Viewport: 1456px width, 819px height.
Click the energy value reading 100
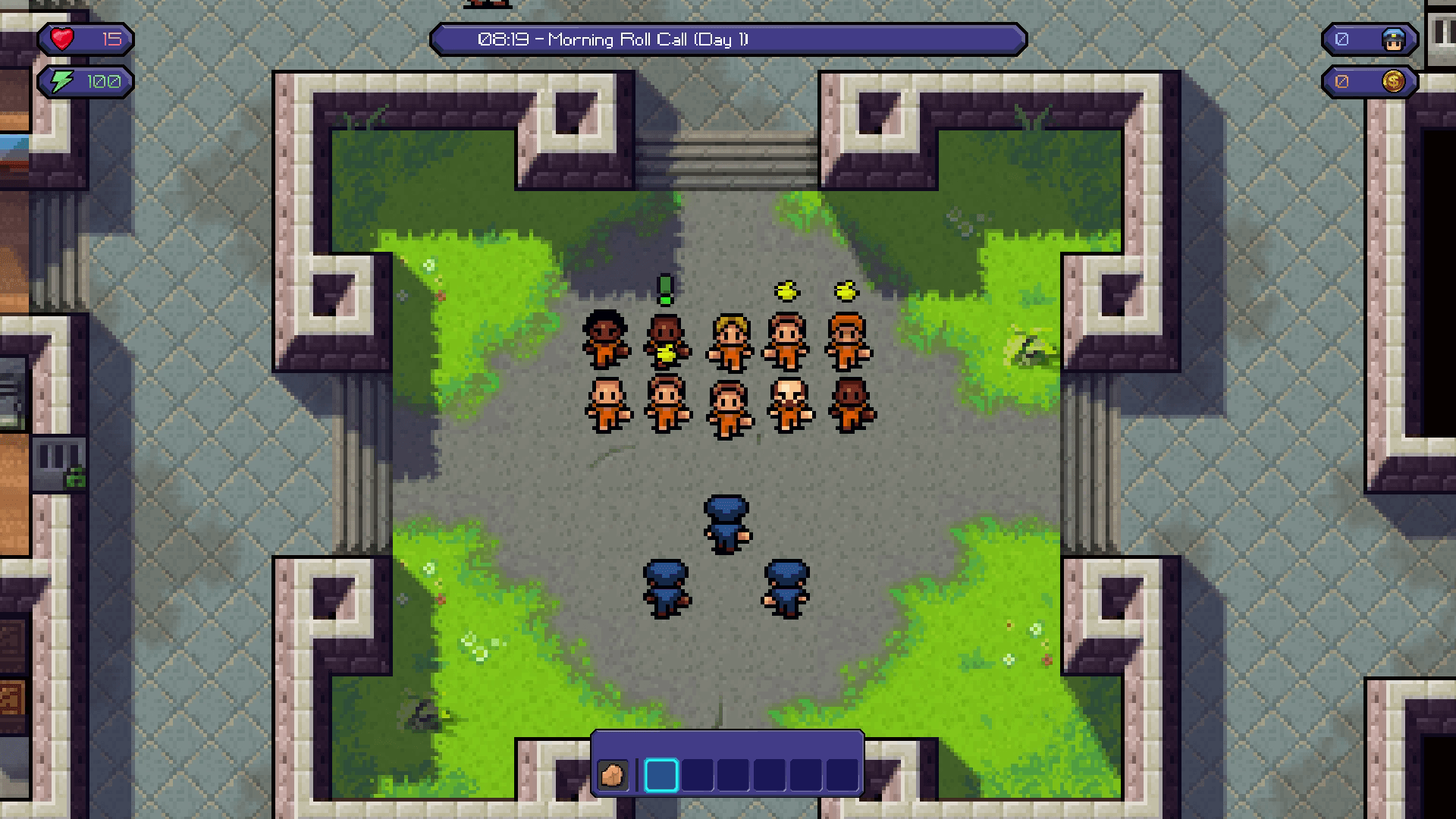[x=103, y=81]
